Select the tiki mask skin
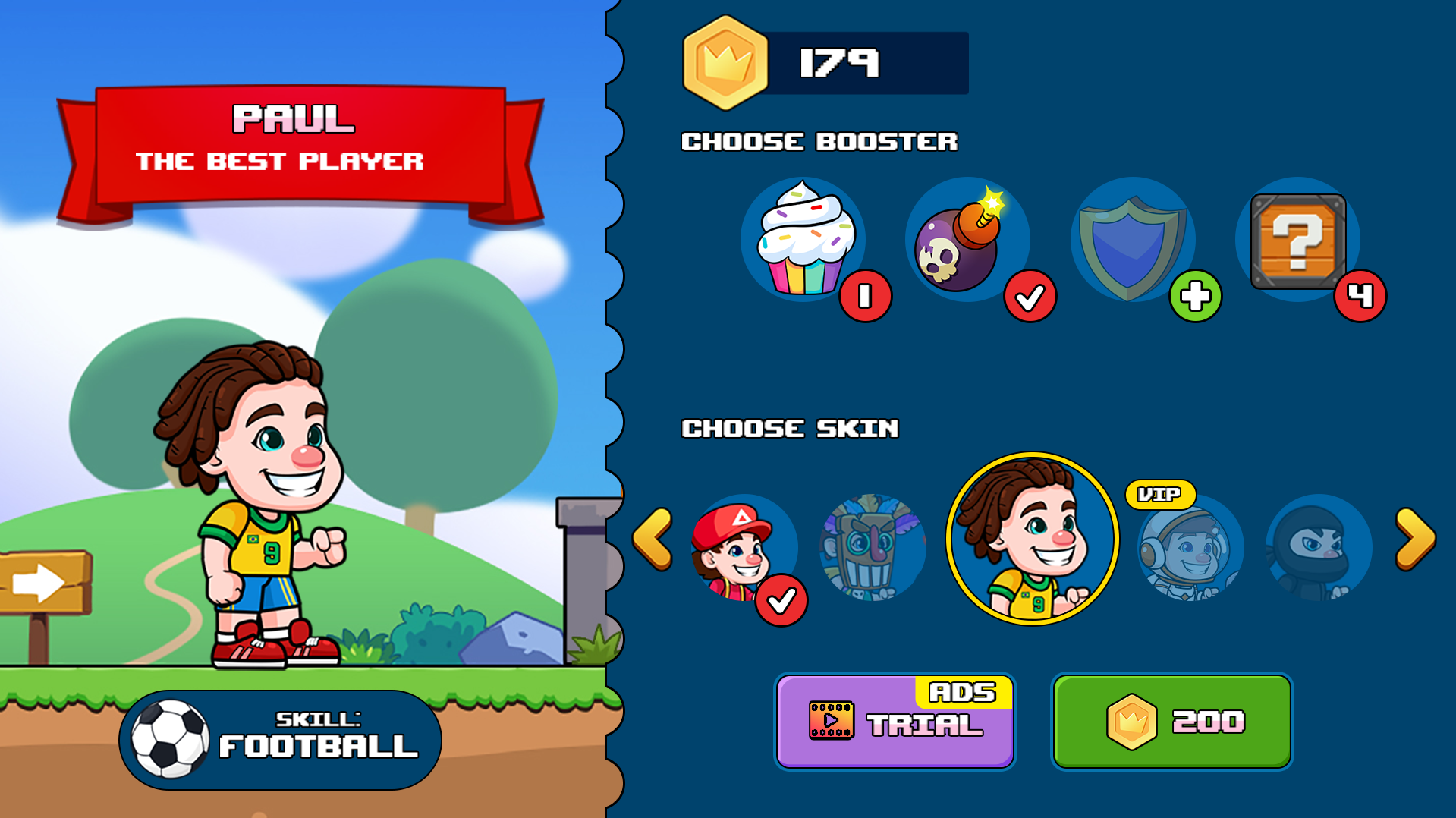 pyautogui.click(x=873, y=548)
